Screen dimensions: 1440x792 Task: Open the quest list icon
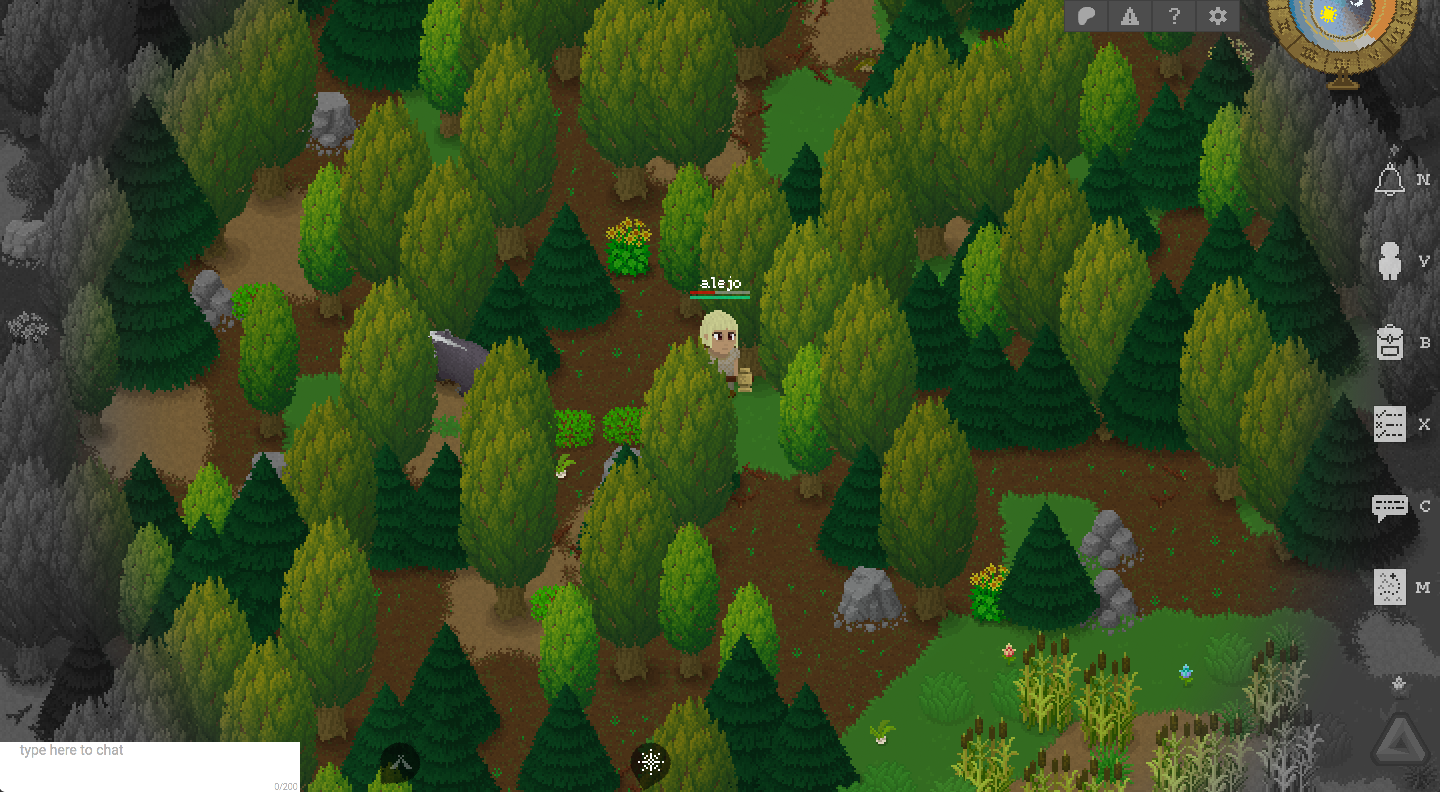point(1389,424)
